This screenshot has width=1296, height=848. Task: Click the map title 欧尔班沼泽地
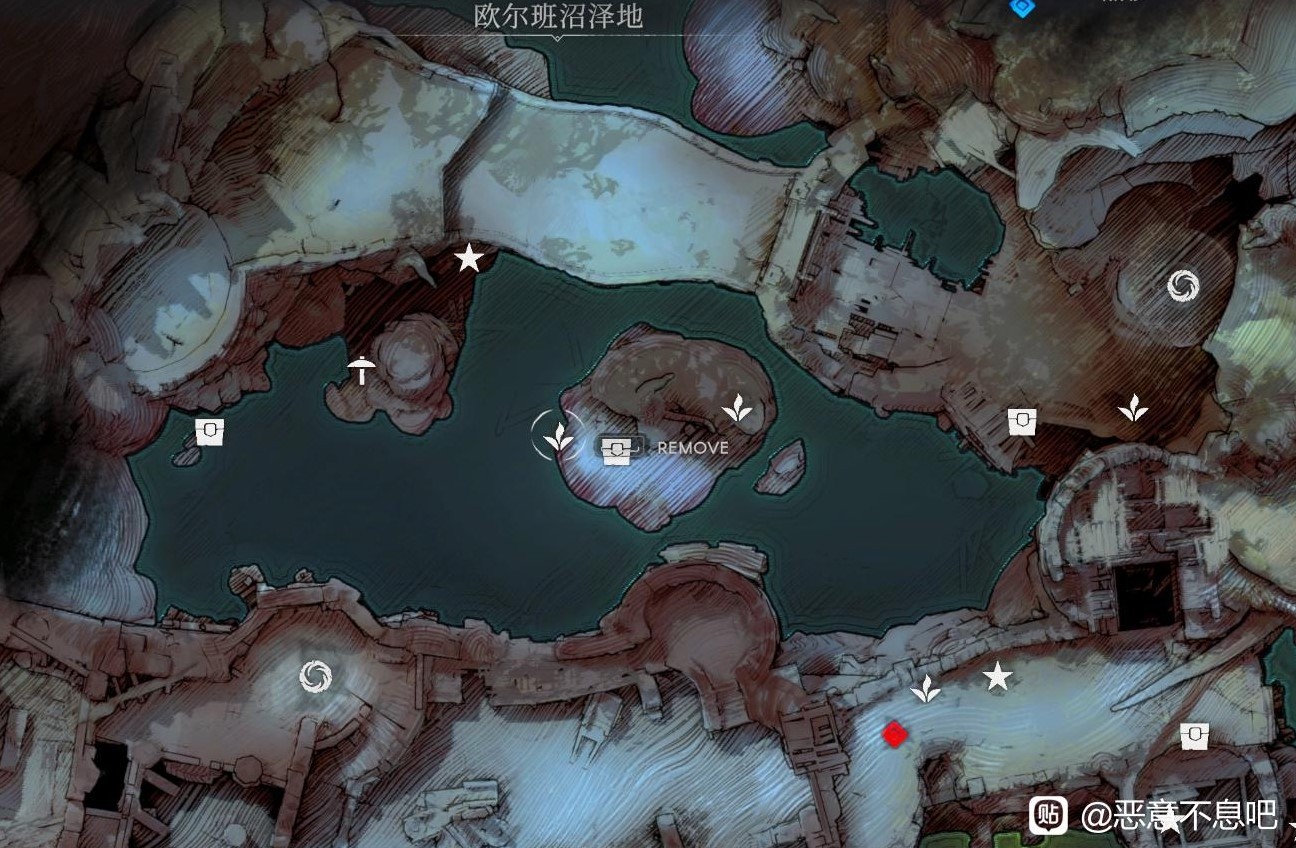556,16
